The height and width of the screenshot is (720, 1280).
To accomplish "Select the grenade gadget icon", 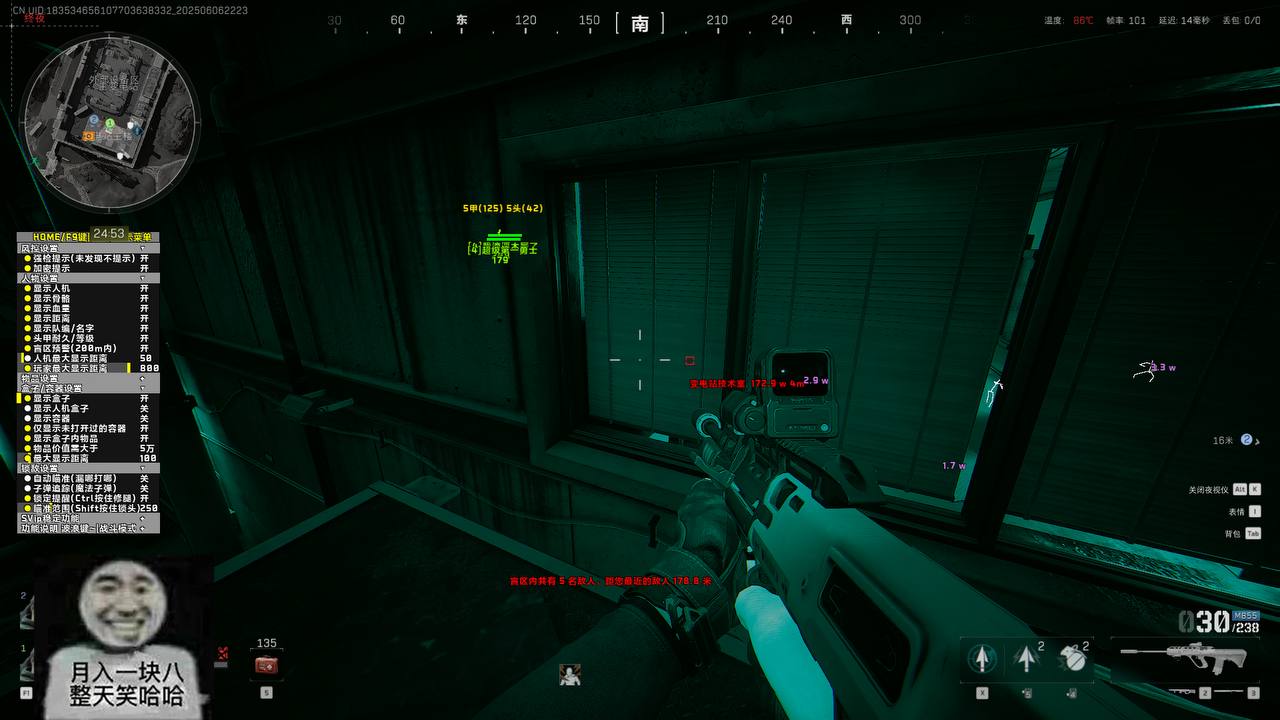I will tap(1072, 658).
